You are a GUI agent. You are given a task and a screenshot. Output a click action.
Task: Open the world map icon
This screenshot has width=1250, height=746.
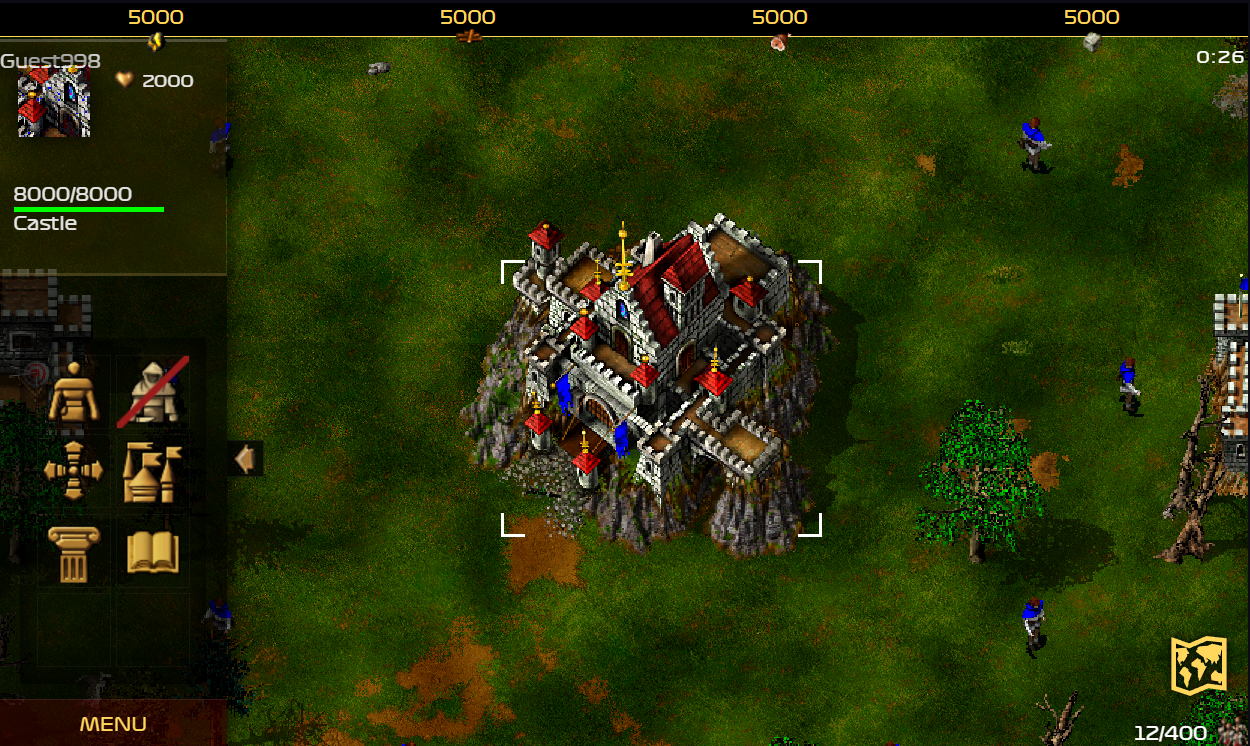pos(1199,665)
